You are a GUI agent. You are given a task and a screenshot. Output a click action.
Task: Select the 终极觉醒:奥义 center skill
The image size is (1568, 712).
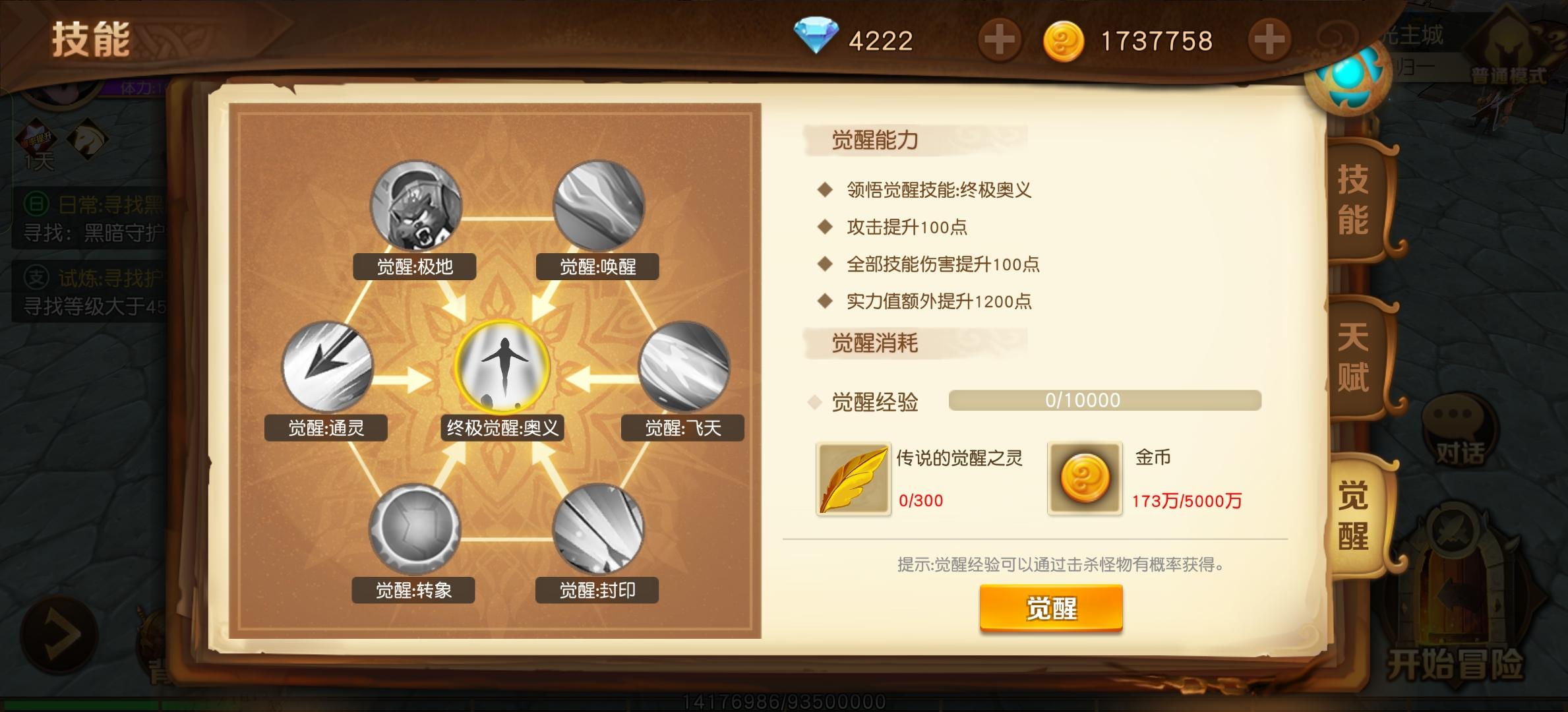(x=504, y=368)
